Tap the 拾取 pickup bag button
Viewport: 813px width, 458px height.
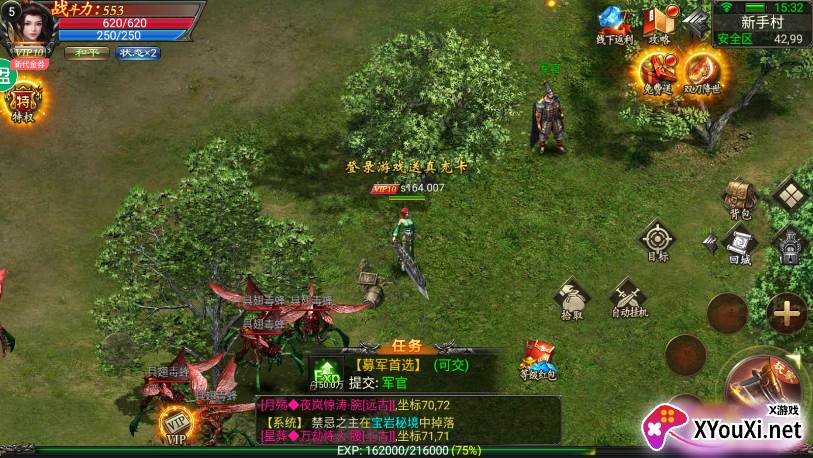[x=572, y=299]
